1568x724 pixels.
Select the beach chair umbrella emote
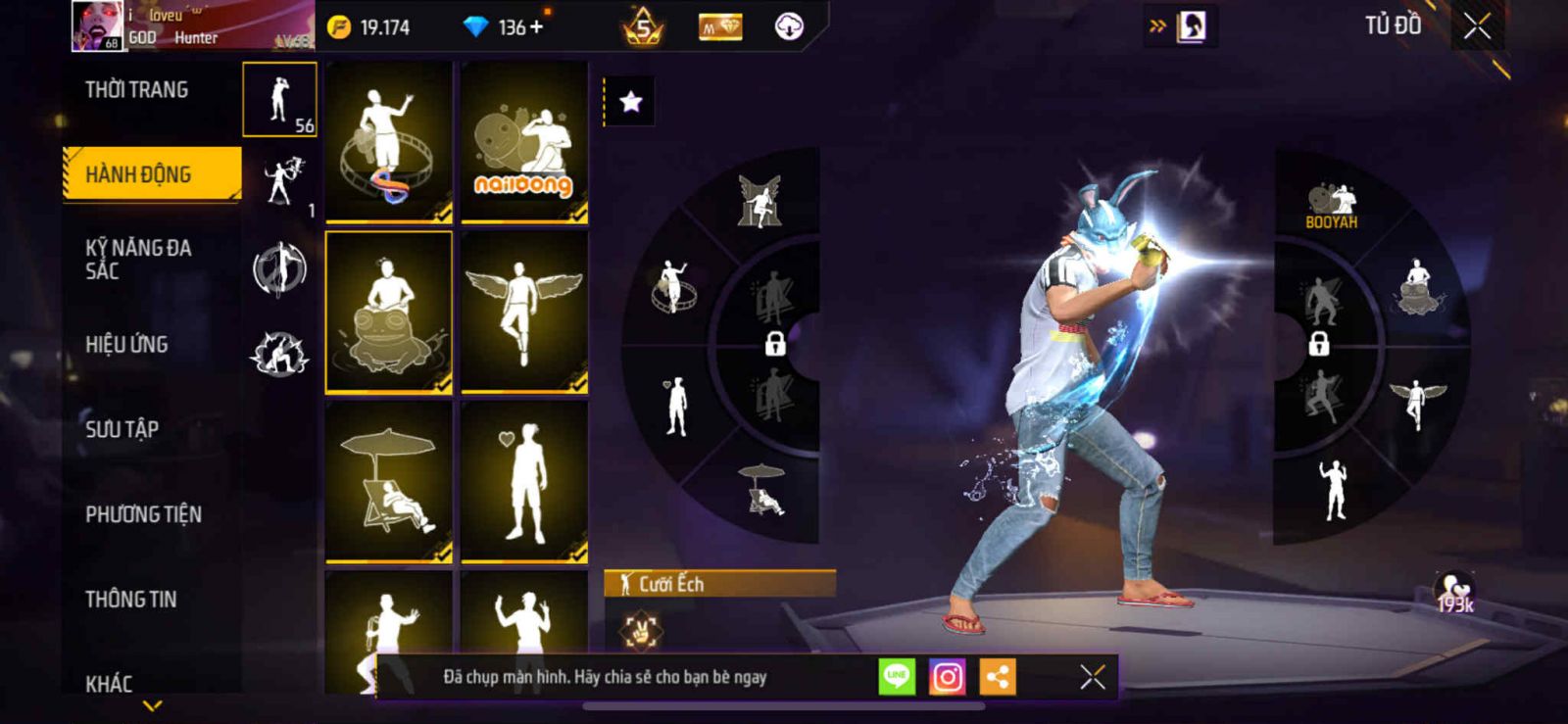389,481
